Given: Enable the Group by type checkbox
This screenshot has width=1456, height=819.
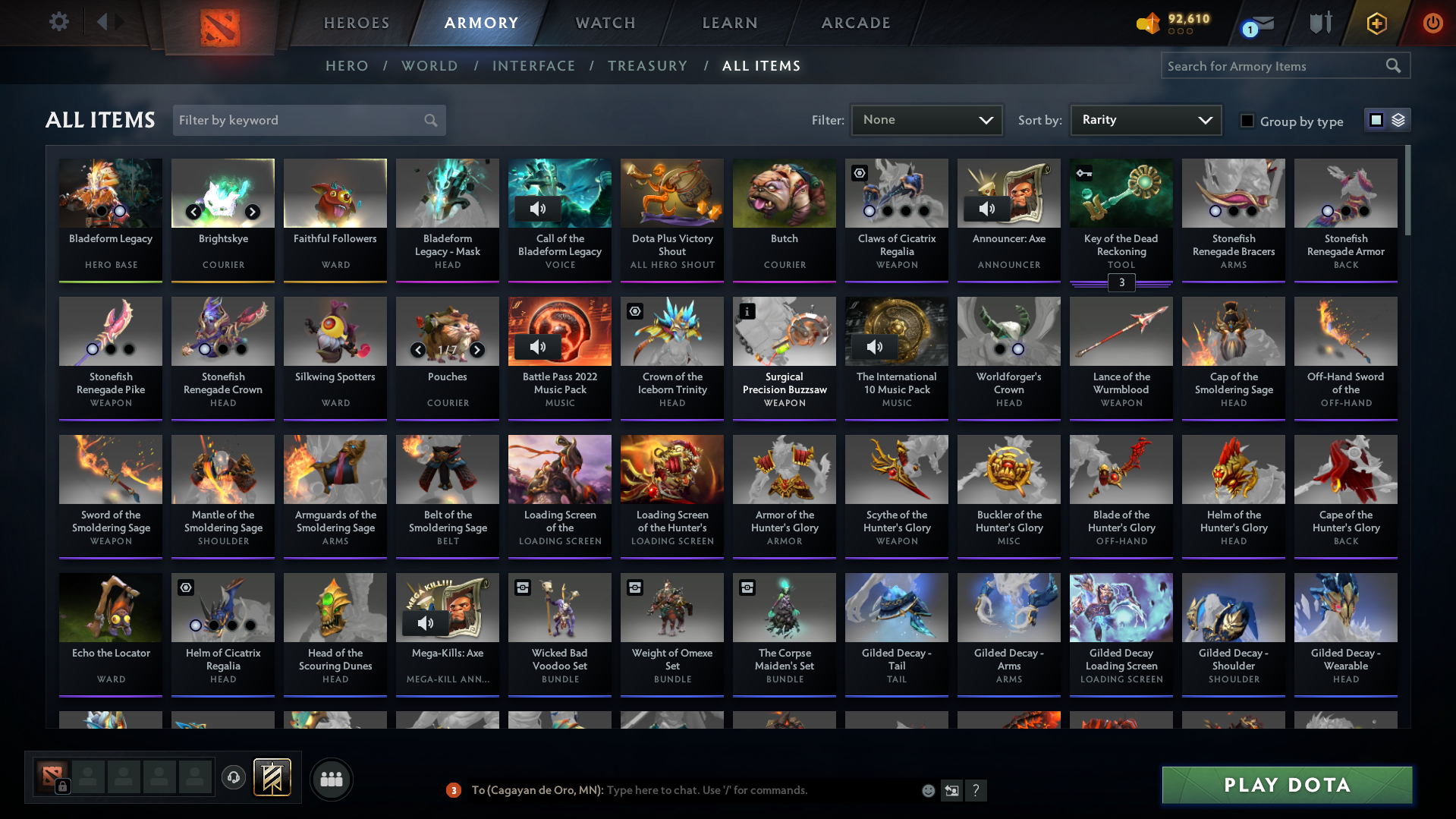Looking at the screenshot, I should pyautogui.click(x=1247, y=121).
